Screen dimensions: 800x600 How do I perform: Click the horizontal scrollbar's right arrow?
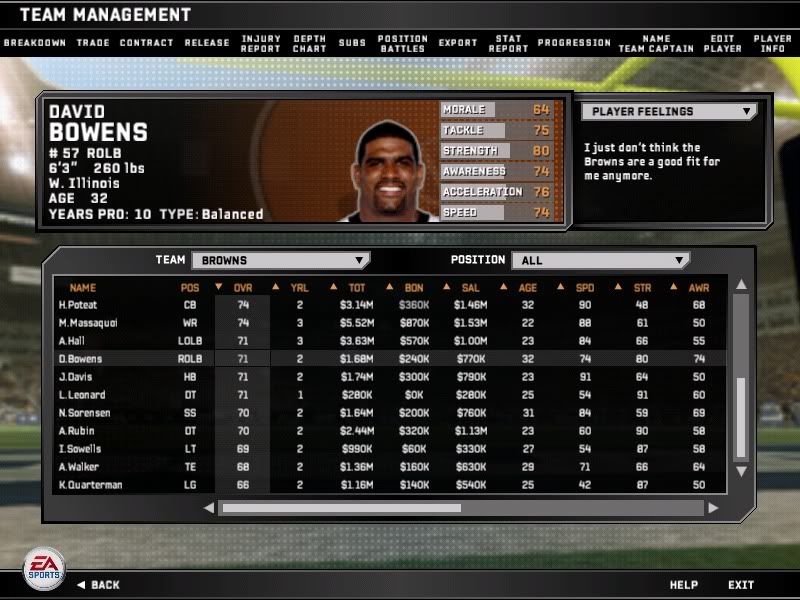point(713,508)
